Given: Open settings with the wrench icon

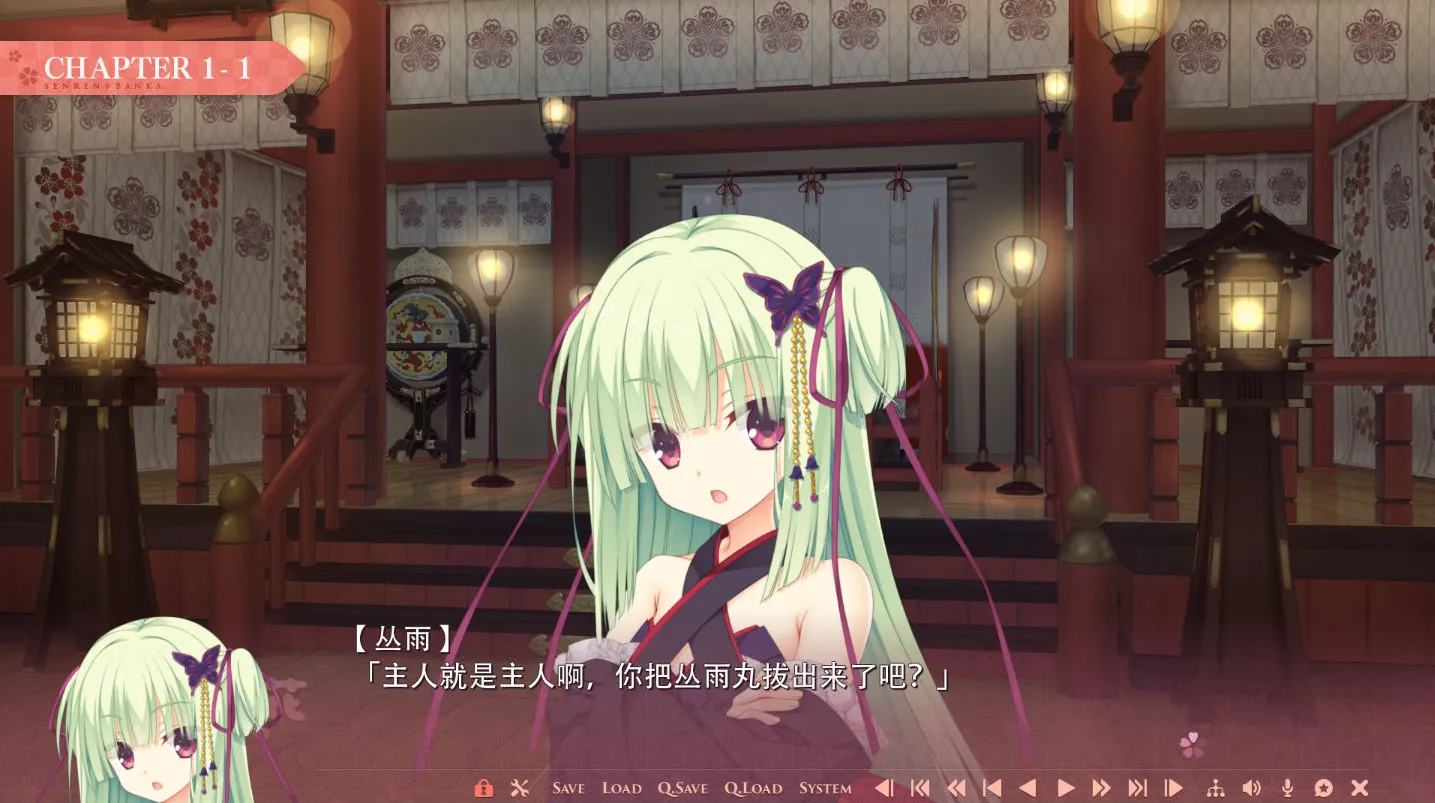Looking at the screenshot, I should tap(519, 788).
